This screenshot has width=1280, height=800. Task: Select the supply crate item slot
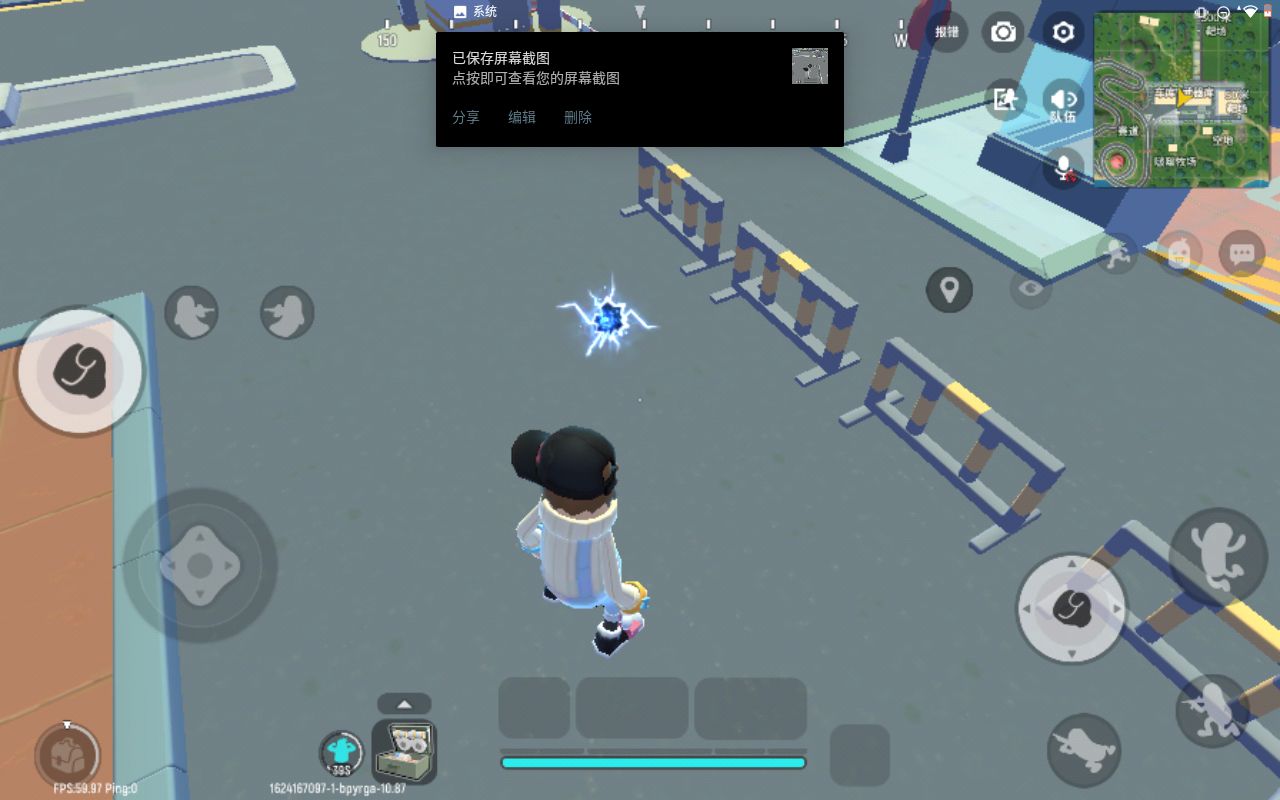click(x=404, y=751)
